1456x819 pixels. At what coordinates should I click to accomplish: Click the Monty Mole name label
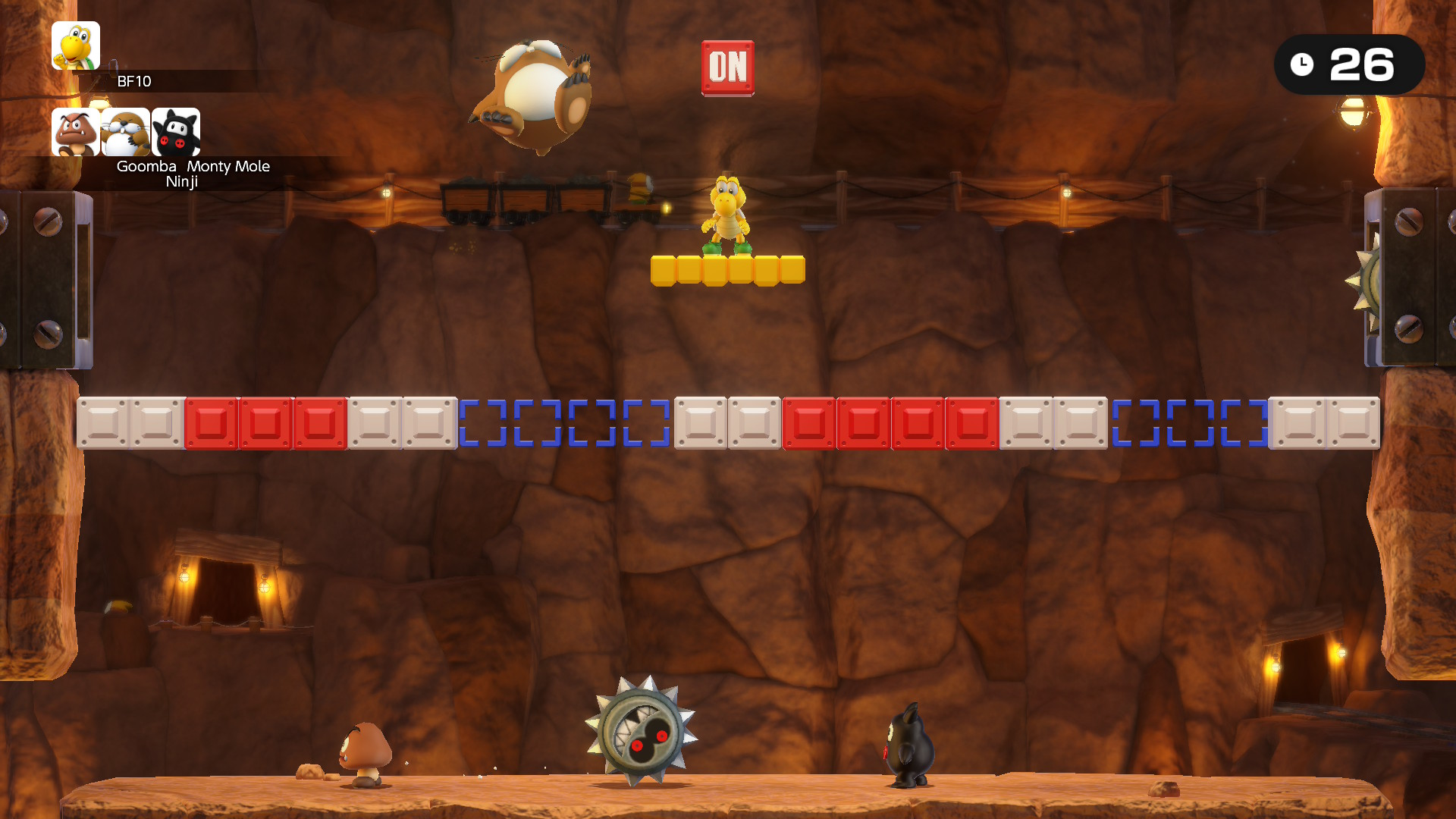pyautogui.click(x=228, y=166)
